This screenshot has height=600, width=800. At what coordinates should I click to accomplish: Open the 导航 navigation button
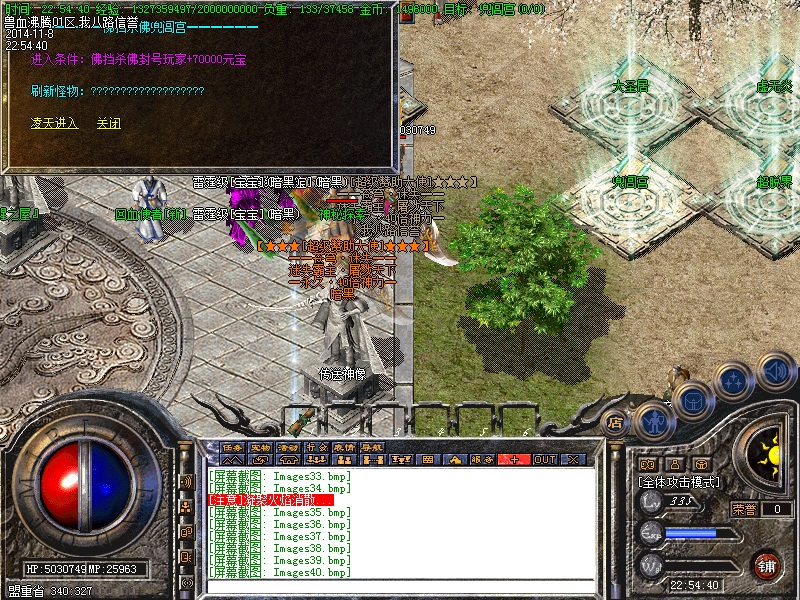pyautogui.click(x=373, y=447)
